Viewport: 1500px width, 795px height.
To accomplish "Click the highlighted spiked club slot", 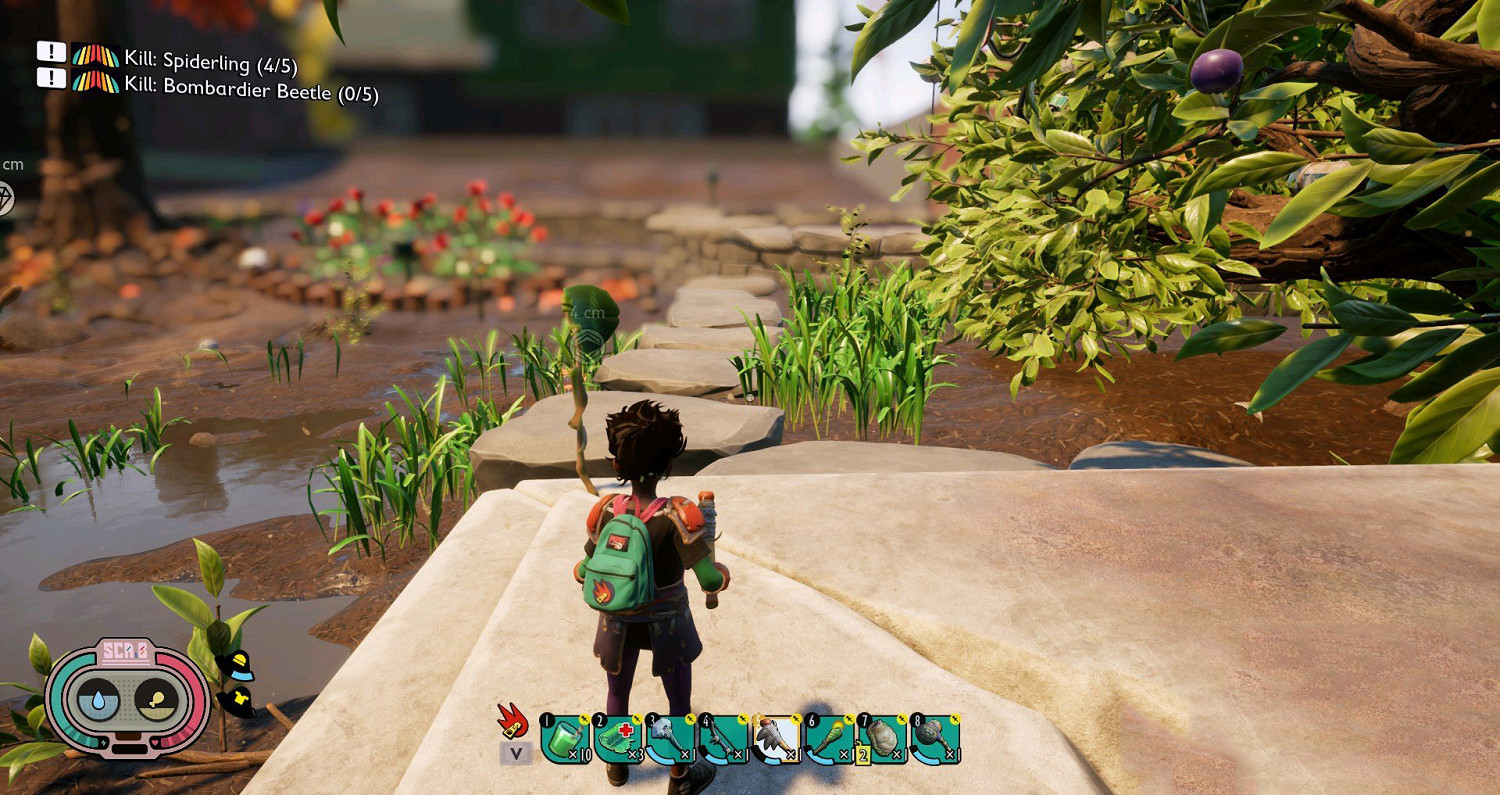I will point(777,741).
